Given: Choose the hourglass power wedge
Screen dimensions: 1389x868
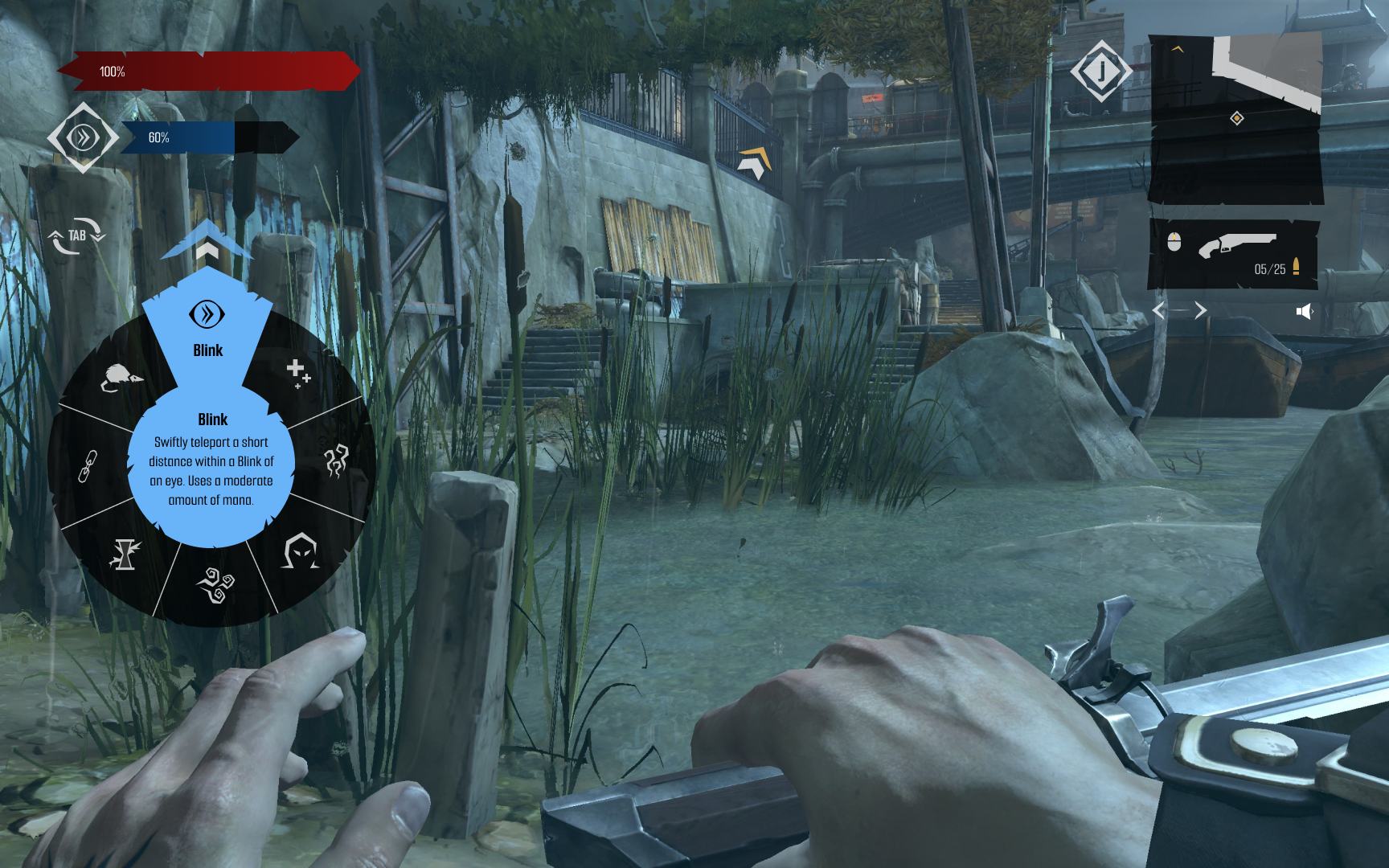Looking at the screenshot, I should point(125,554).
